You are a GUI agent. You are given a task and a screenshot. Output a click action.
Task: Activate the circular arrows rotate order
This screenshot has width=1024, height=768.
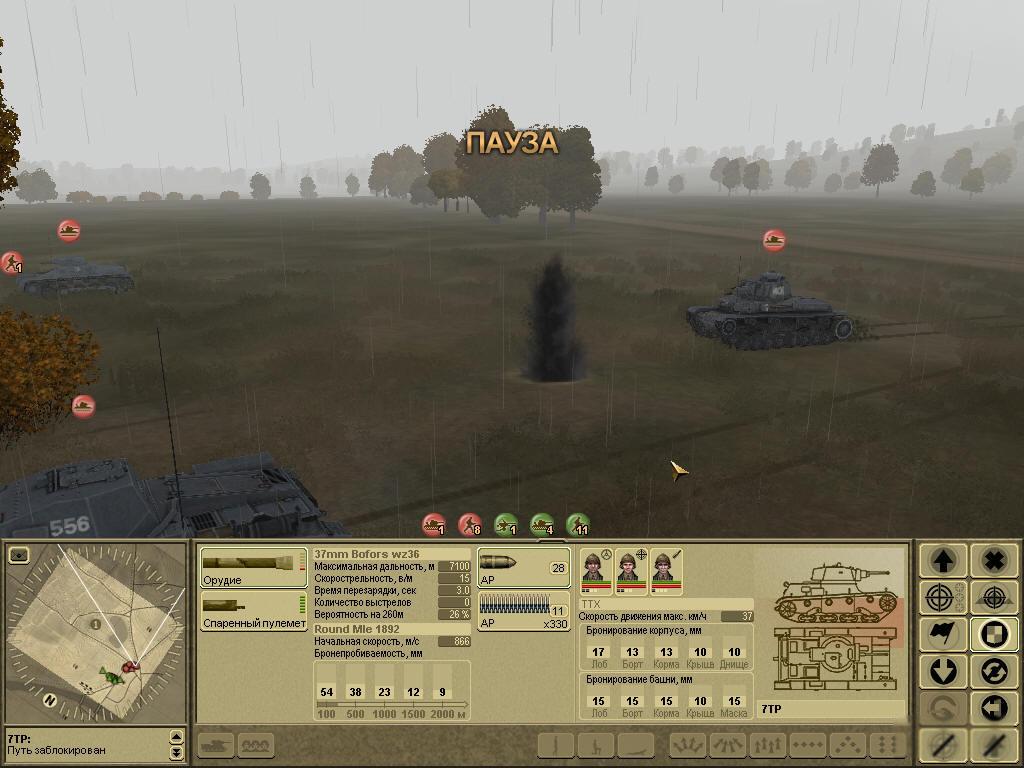tap(993, 672)
